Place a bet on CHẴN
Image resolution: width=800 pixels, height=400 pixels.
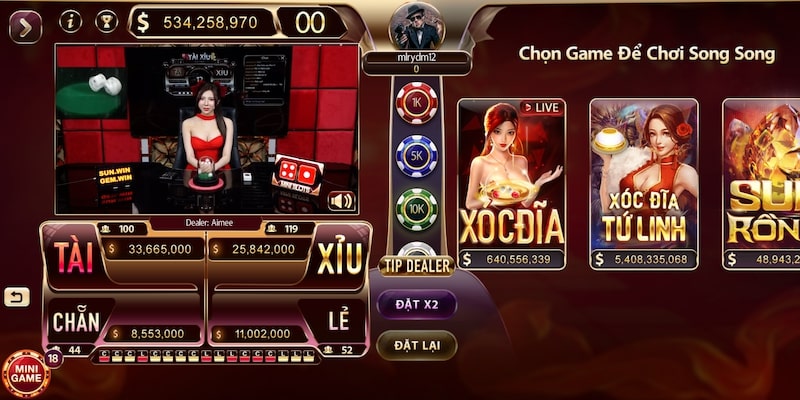[x=76, y=322]
